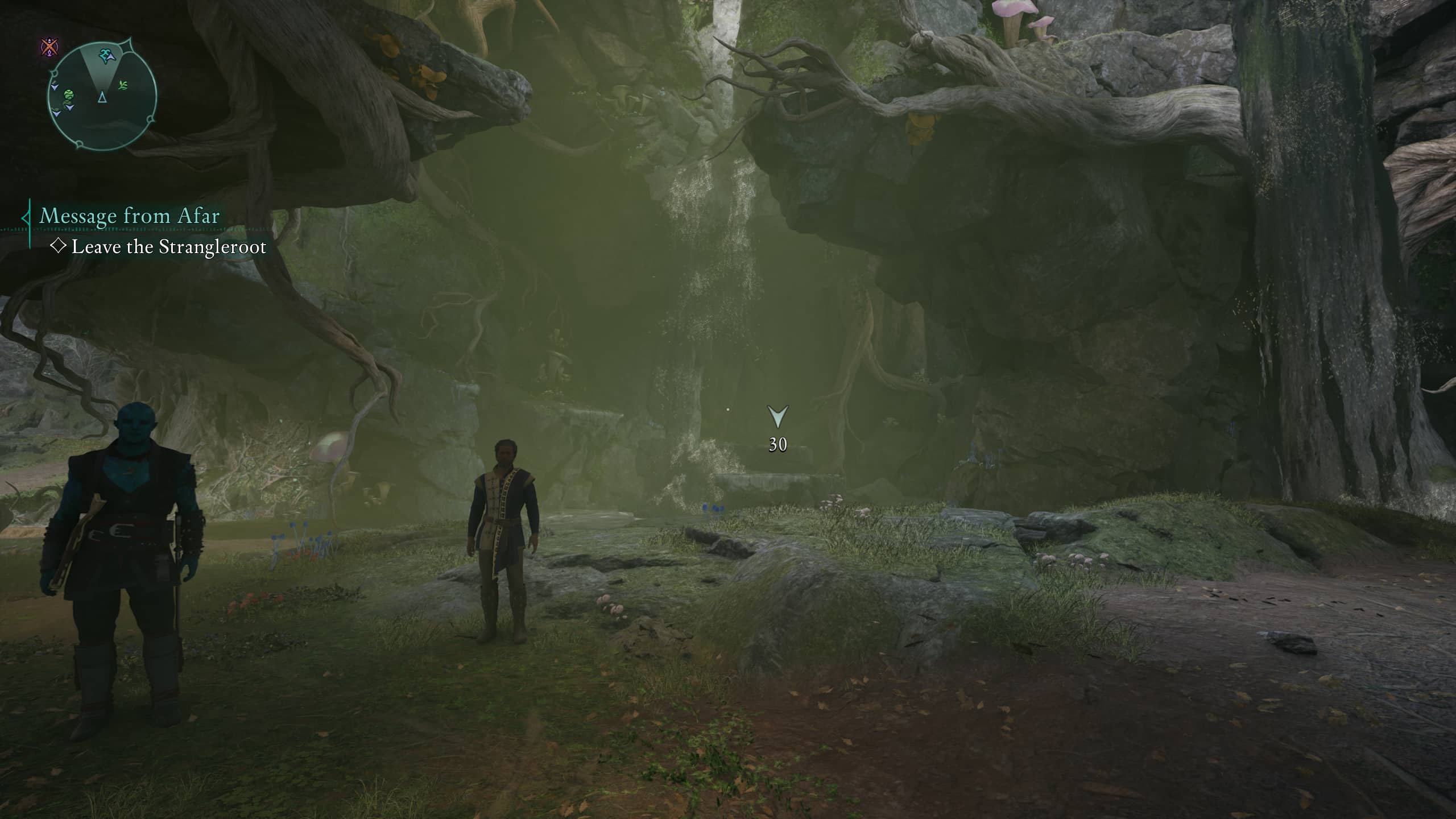Select the teal quest marker at the minimap's top
Viewport: 1456px width, 819px height.
point(105,54)
